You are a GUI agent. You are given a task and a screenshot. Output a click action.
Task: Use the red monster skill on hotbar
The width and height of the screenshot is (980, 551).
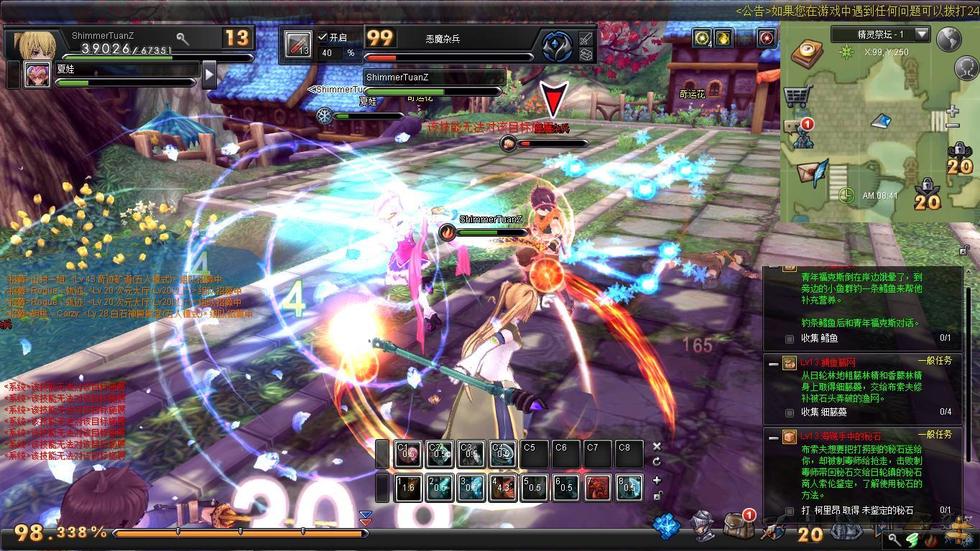click(x=598, y=487)
